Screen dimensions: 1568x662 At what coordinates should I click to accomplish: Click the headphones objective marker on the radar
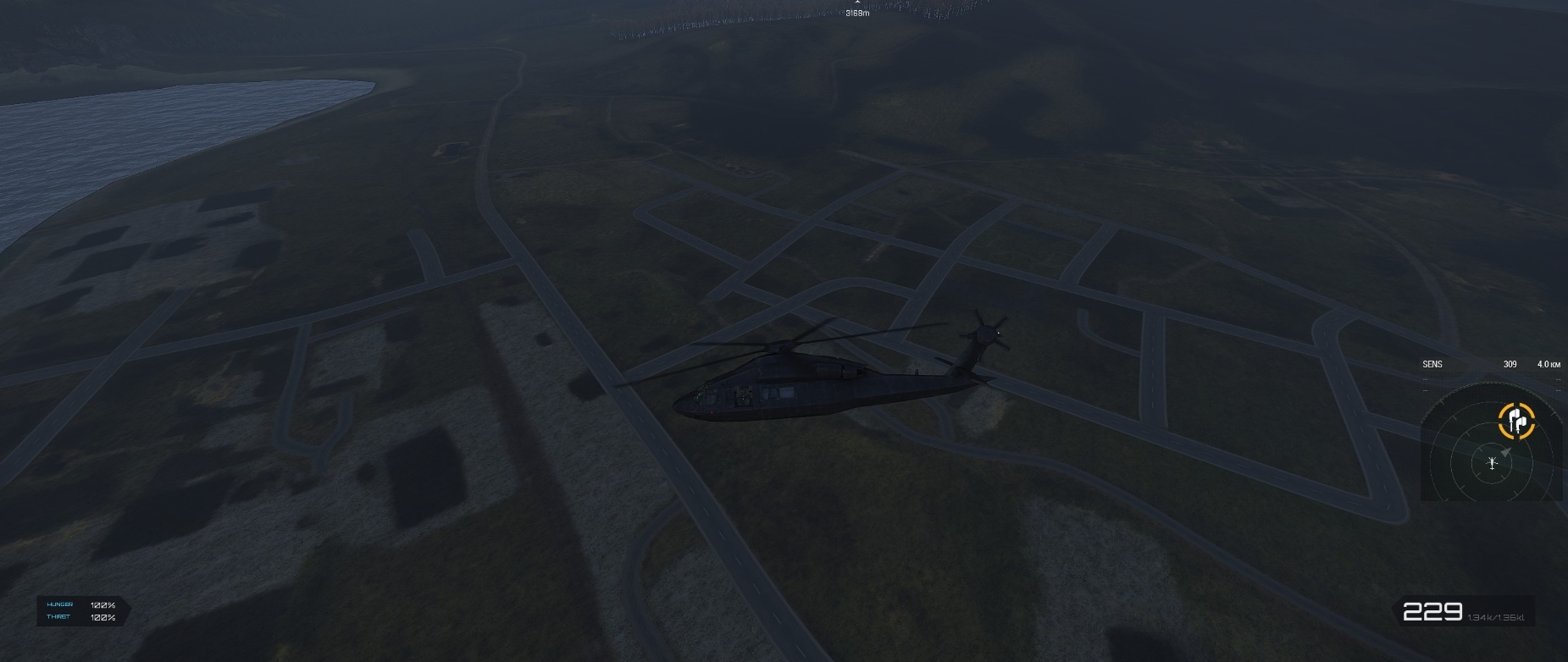tap(1515, 420)
